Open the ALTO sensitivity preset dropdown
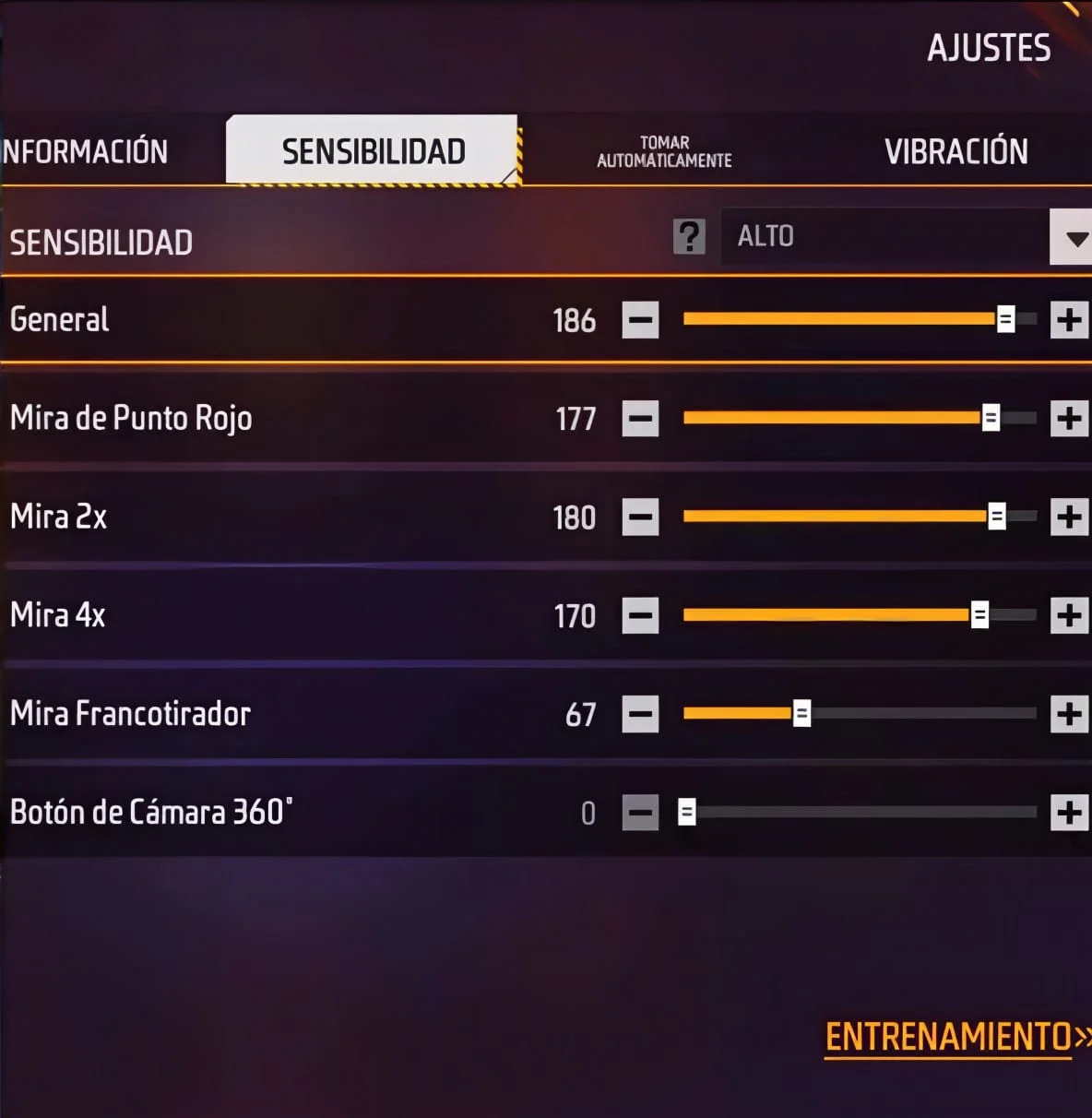Screen dimensions: 1092x1118 (1071, 237)
